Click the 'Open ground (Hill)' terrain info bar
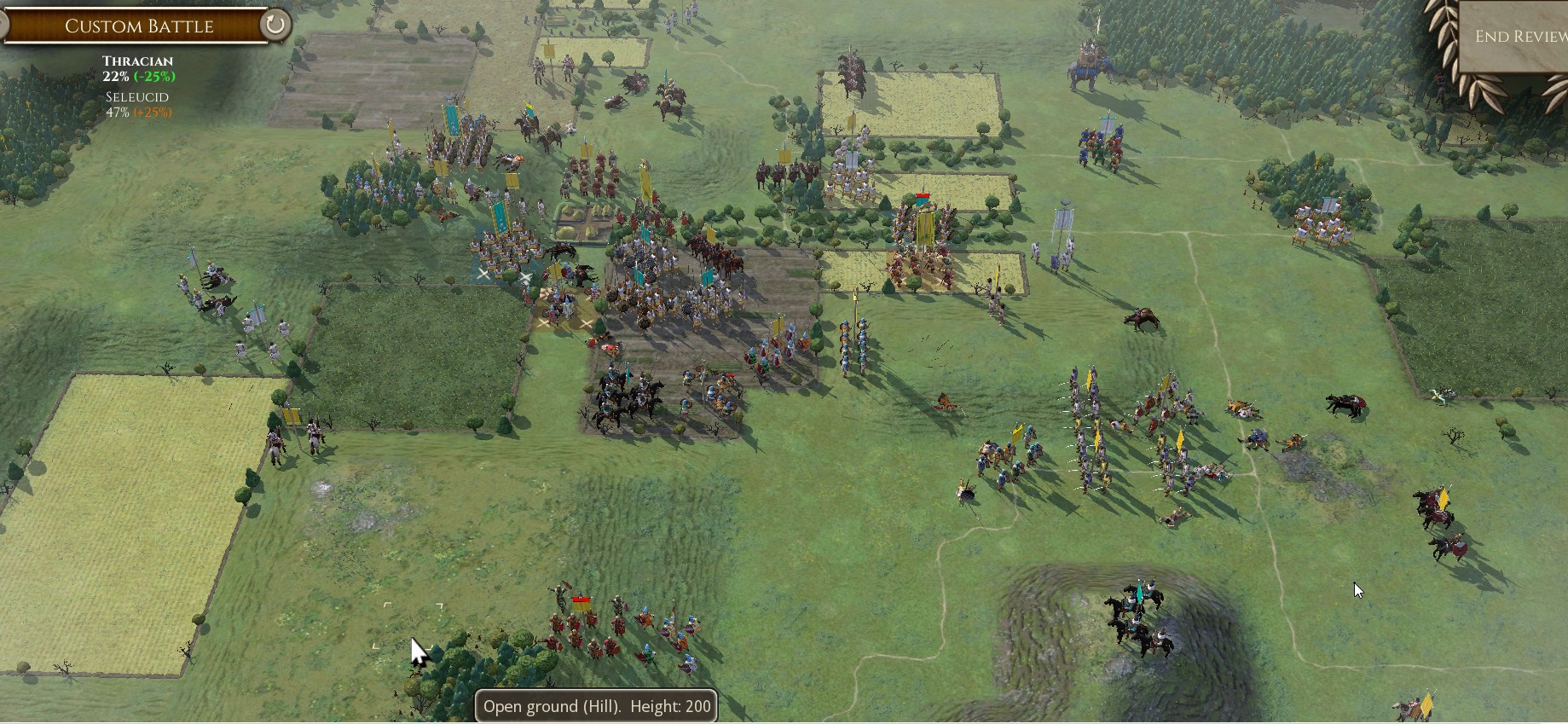1568x724 pixels. (x=596, y=706)
